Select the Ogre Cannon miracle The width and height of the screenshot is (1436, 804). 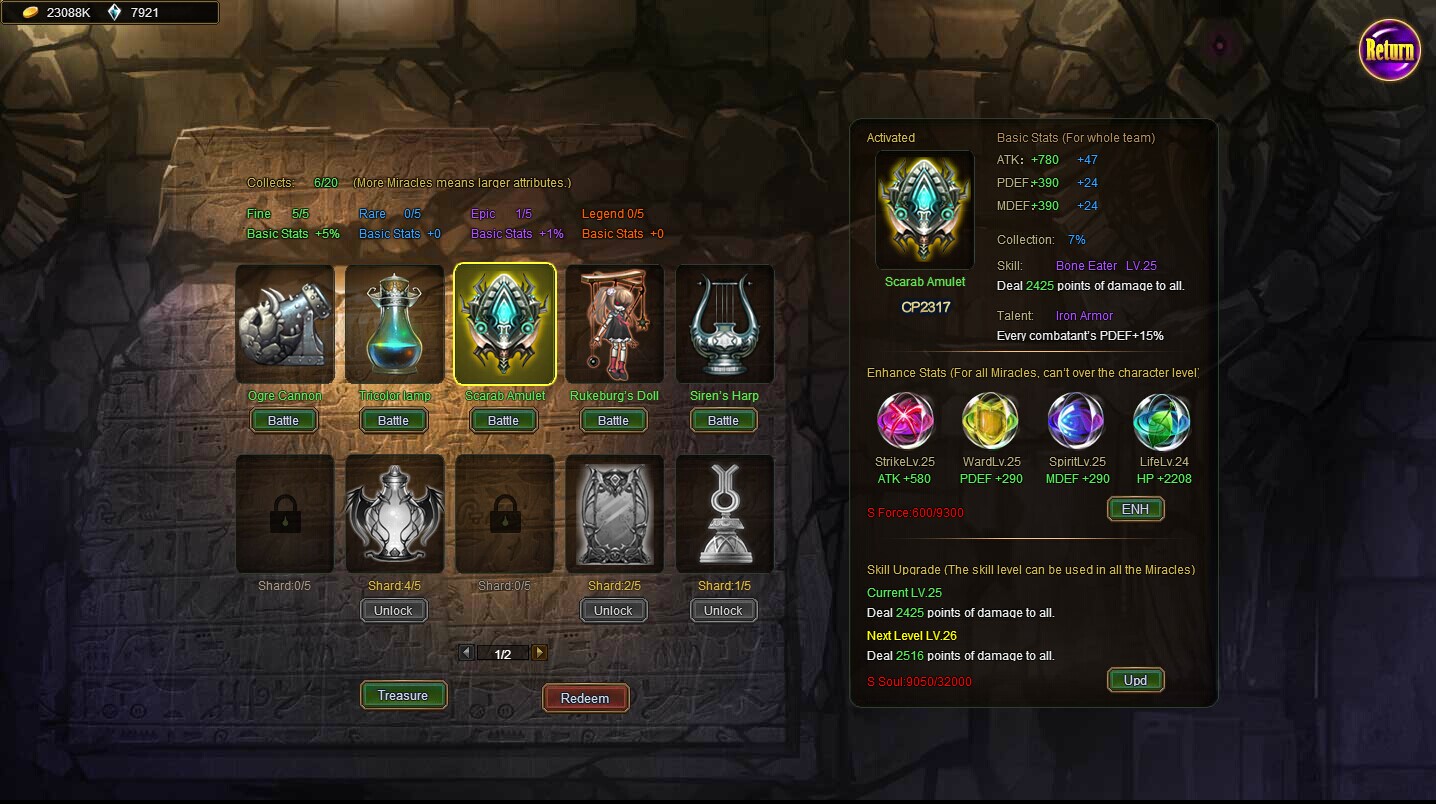coord(285,323)
